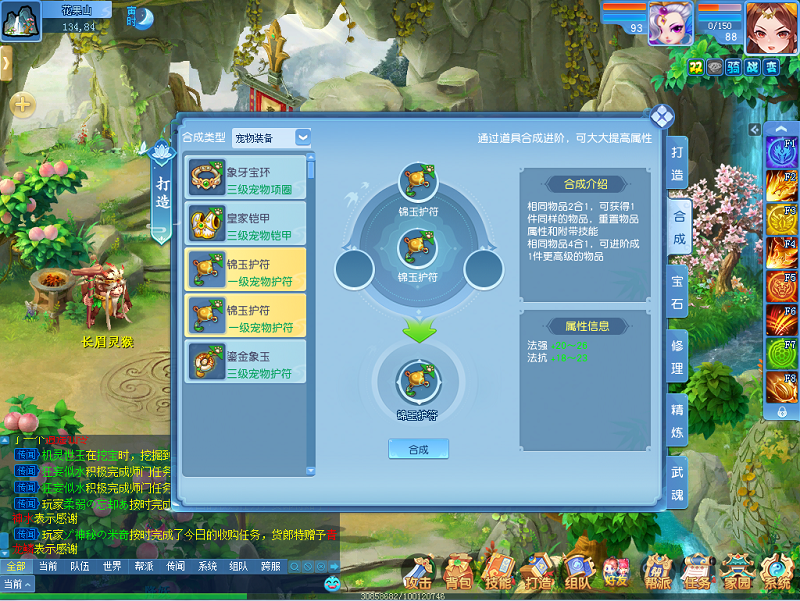This screenshot has height=601, width=800.
Task: Close the synthesis panel with the top-right button
Action: (x=661, y=115)
